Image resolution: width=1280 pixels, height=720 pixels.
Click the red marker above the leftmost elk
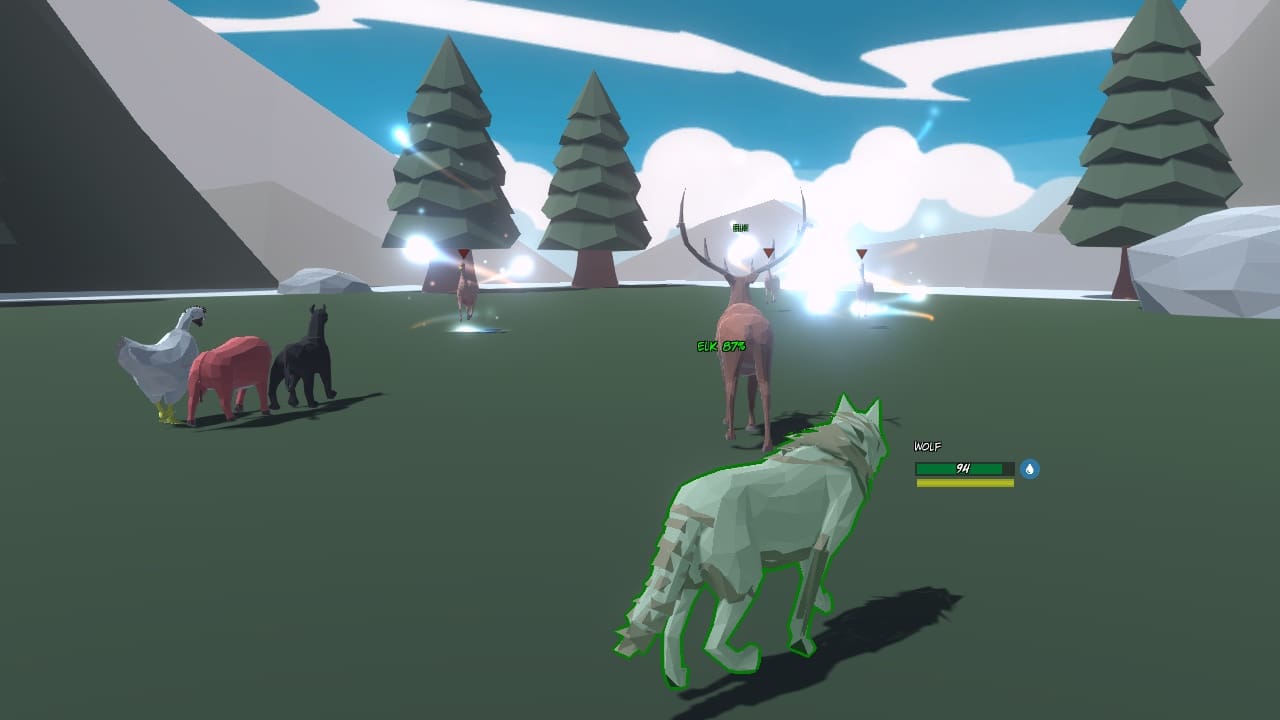click(x=462, y=253)
